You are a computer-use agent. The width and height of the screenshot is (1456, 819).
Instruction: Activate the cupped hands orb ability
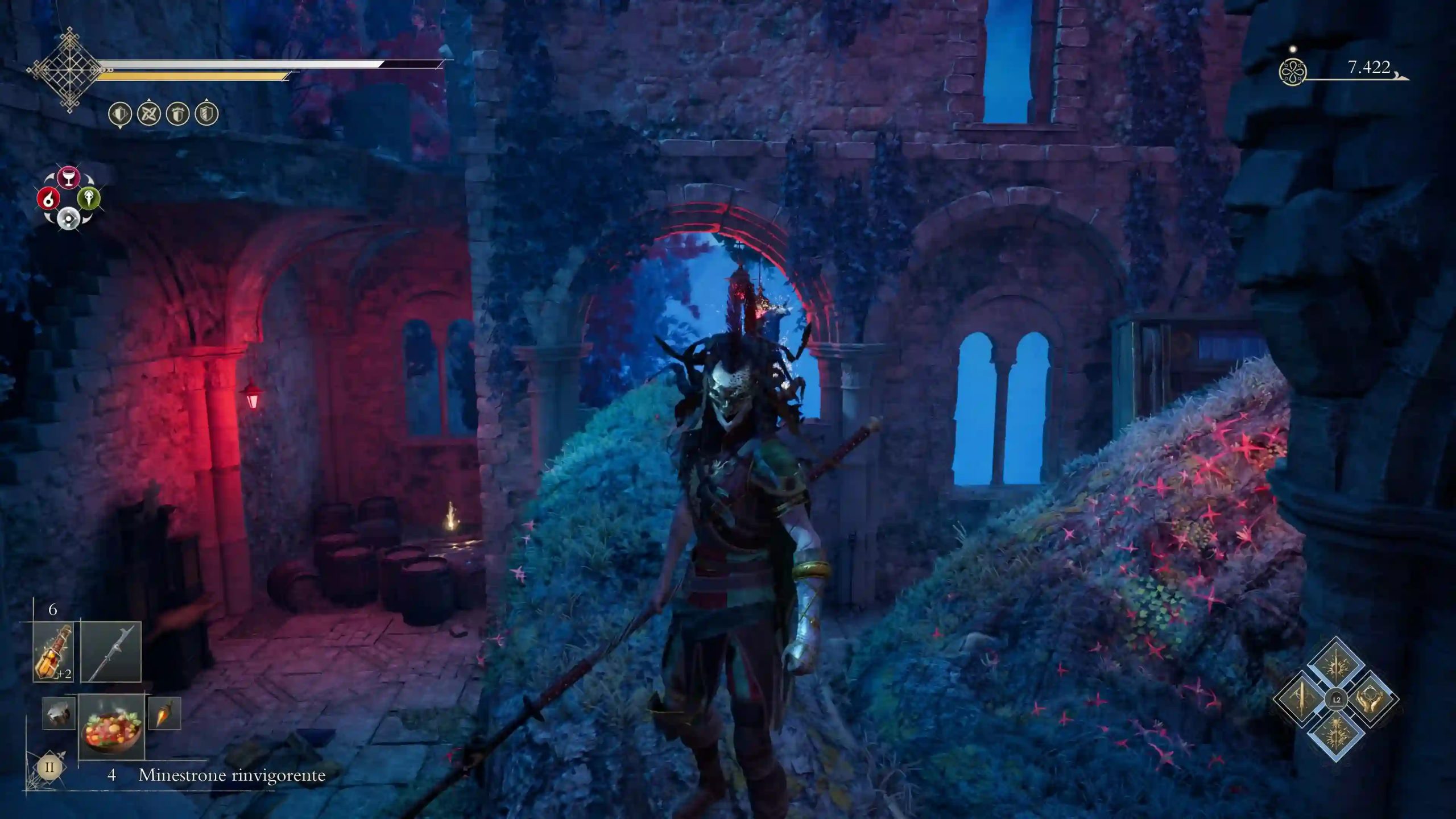click(x=1369, y=699)
